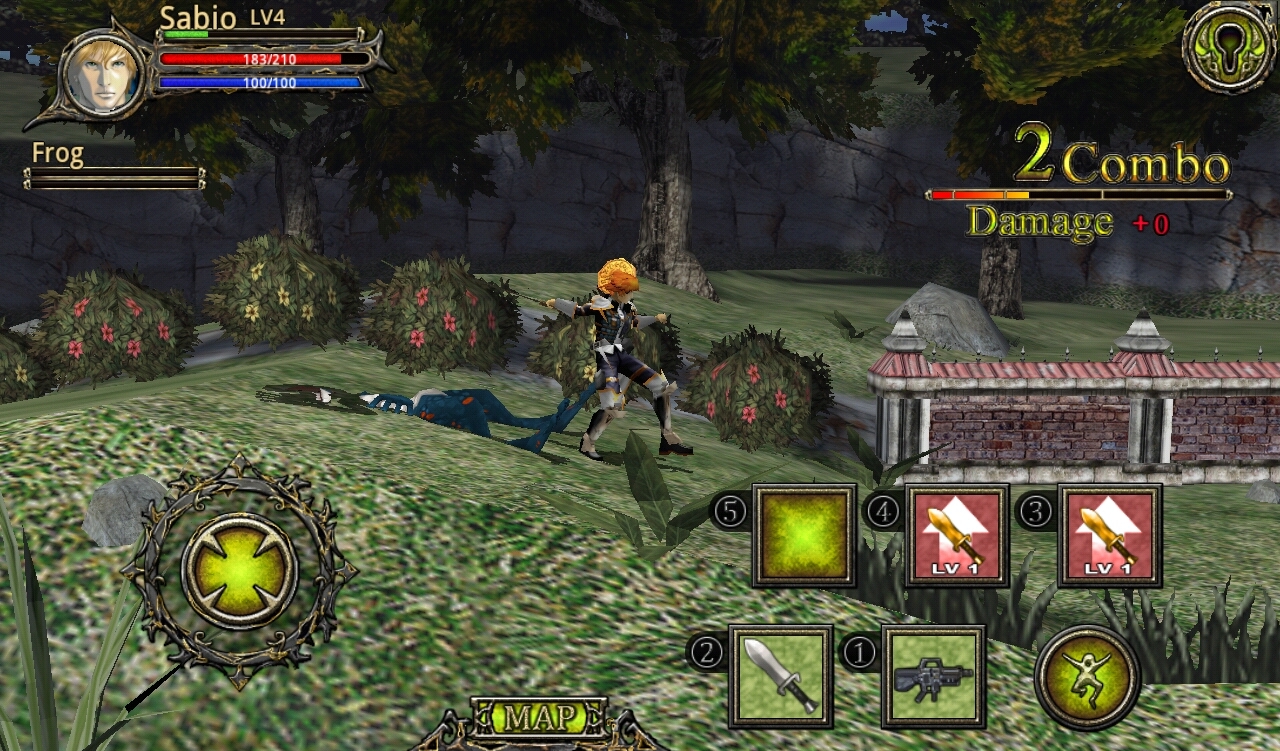Select the sword weapon slot
This screenshot has width=1280, height=751.
click(x=780, y=676)
